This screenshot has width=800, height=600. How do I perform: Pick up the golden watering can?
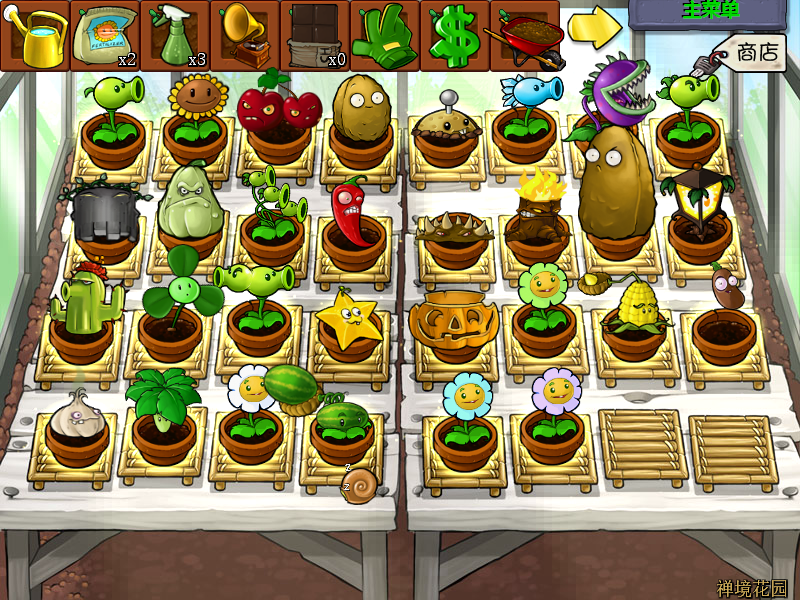(35, 35)
